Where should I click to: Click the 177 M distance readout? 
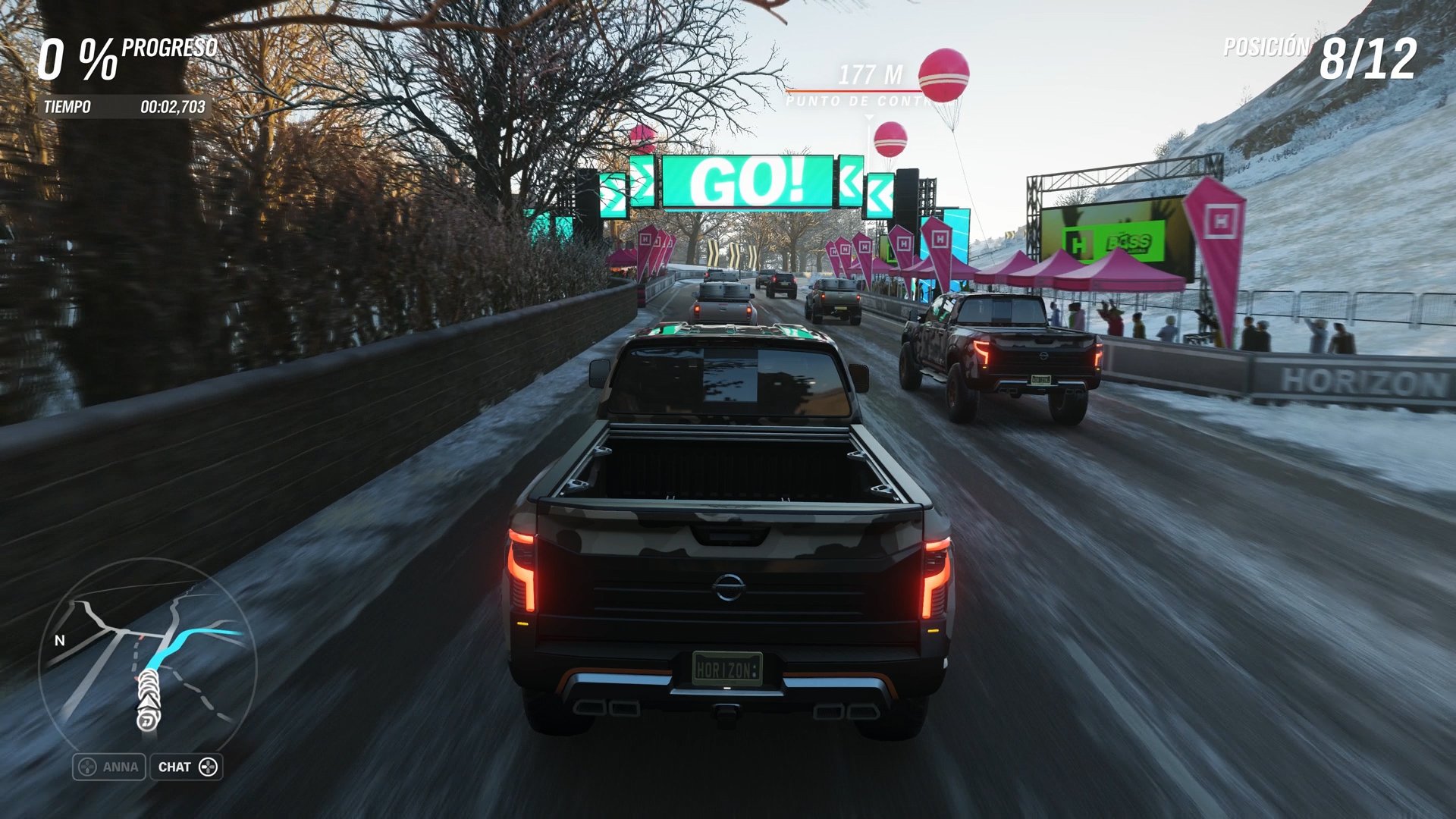[869, 74]
